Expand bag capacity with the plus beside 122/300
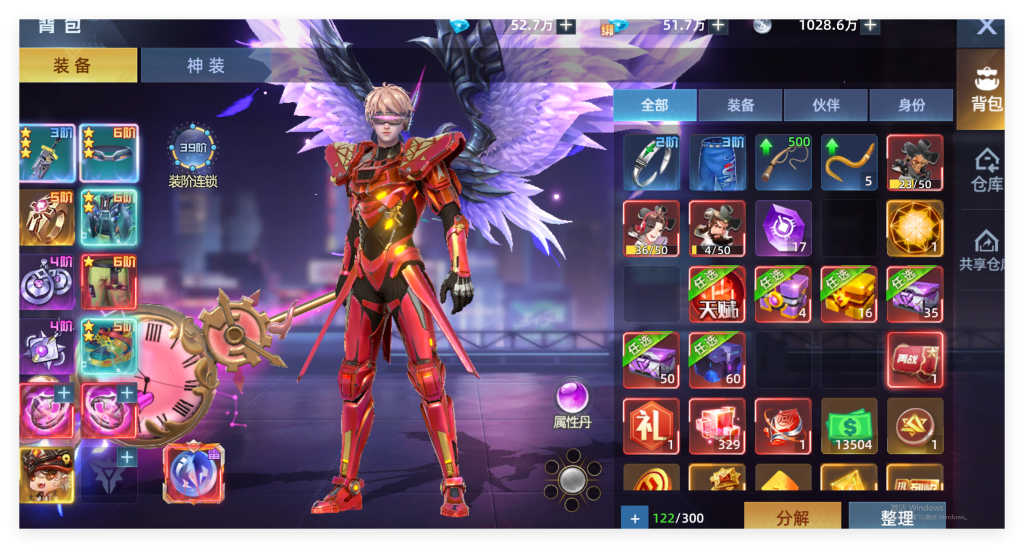Viewport: 1024px width, 548px height. 634,518
